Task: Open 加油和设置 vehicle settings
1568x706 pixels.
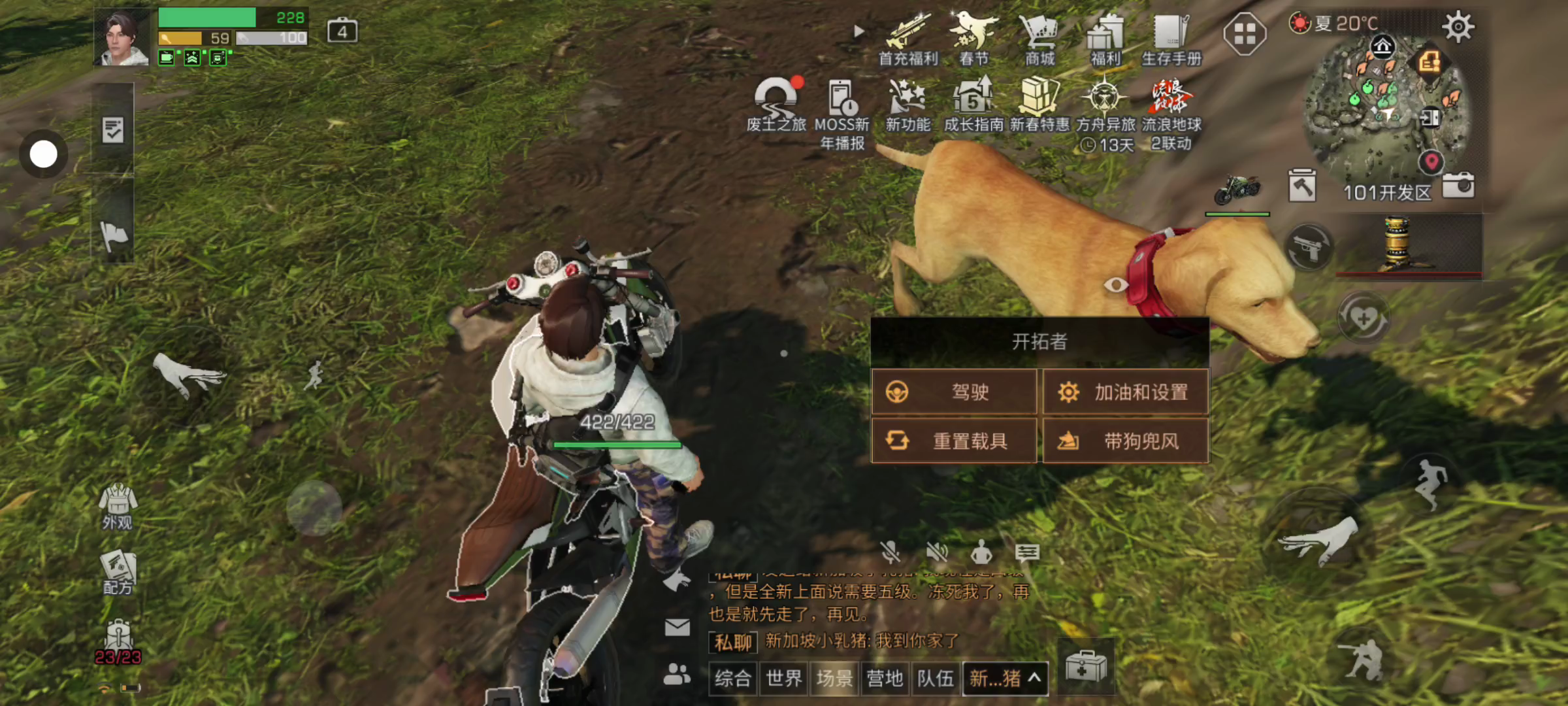Action: [1125, 392]
